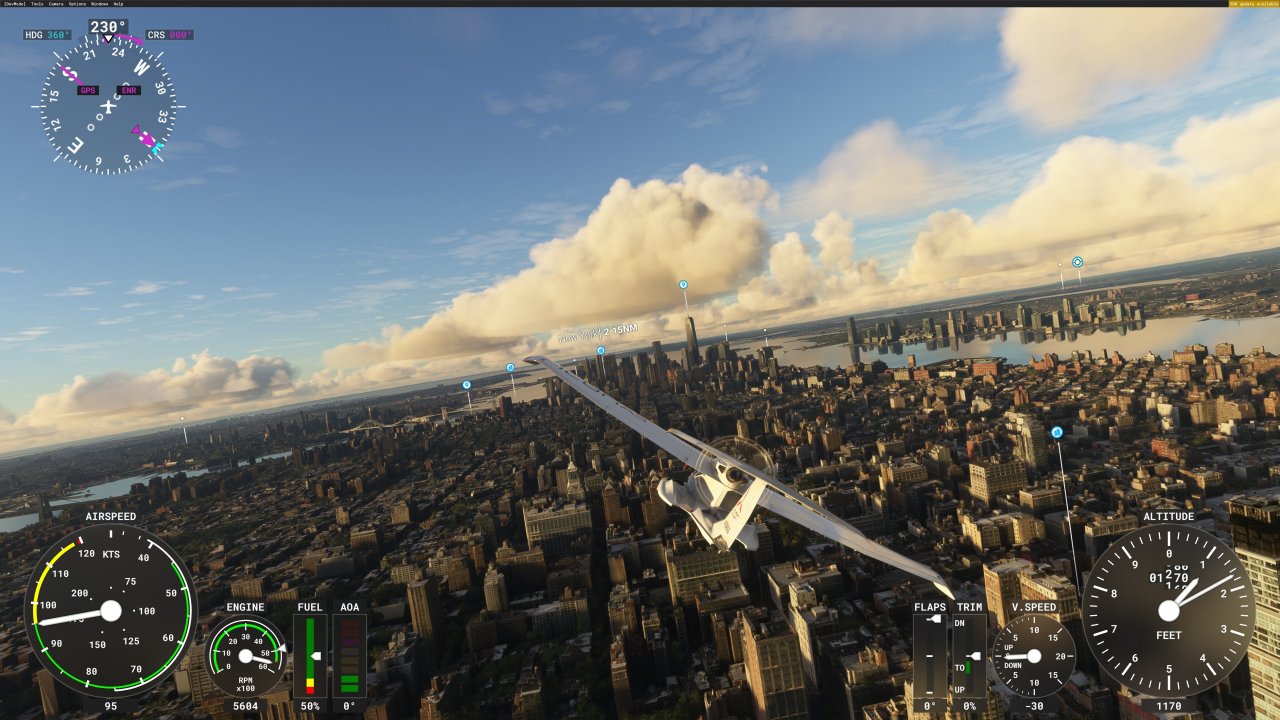Click the GPS indicator on the compass
Screen dimensions: 1280x720
88,90
